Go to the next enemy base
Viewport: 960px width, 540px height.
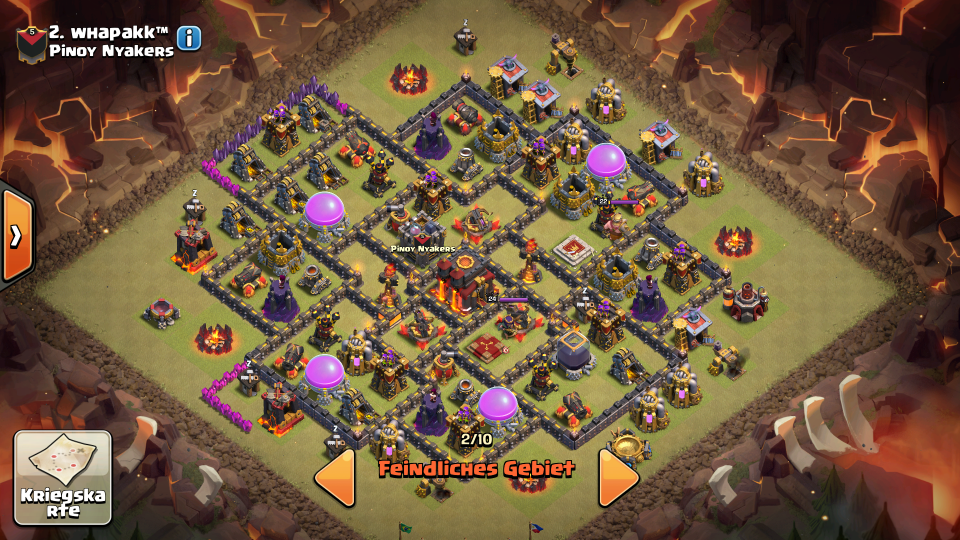[x=618, y=477]
